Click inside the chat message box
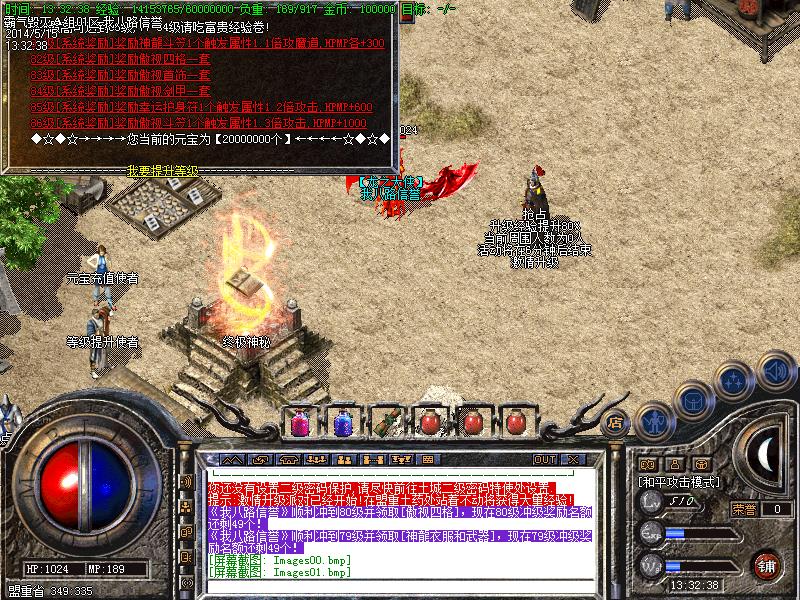This screenshot has height=600, width=800. (x=400, y=520)
